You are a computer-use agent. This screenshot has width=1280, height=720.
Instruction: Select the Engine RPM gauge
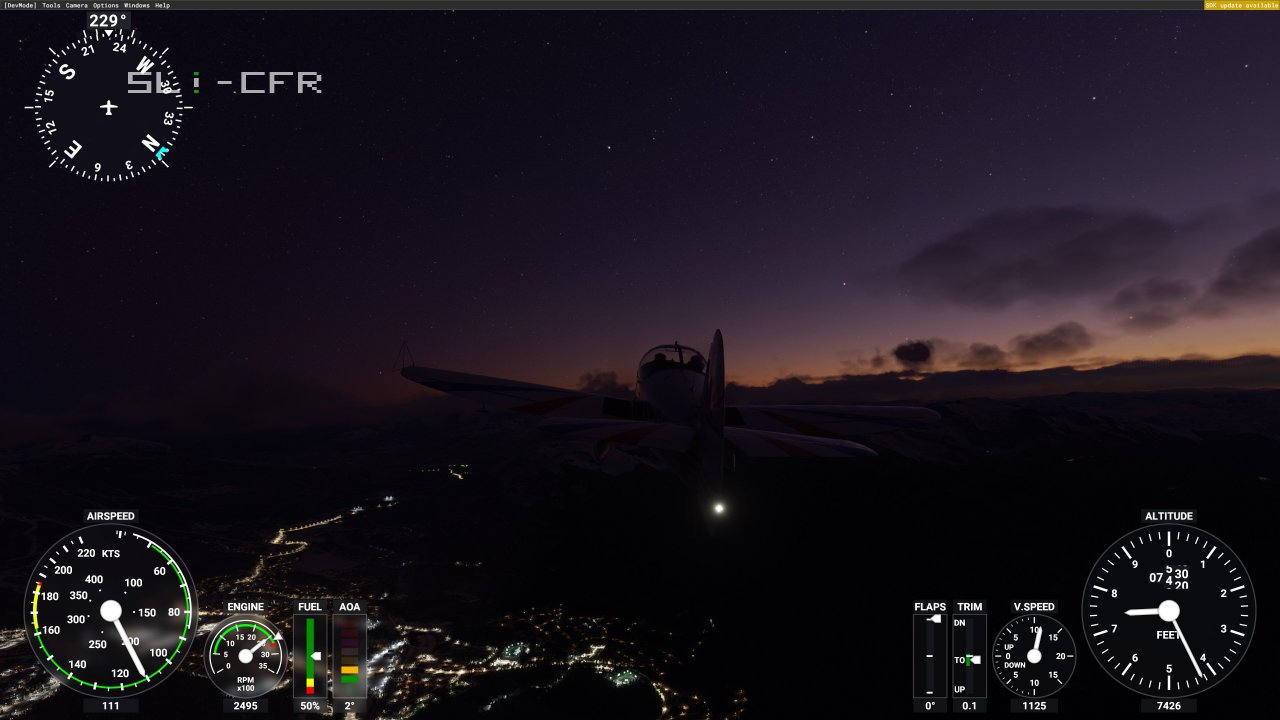[245, 655]
